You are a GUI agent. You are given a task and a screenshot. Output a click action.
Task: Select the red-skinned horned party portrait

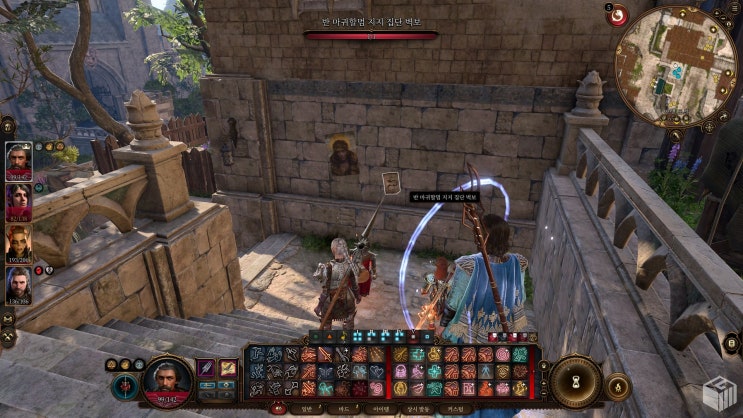18,243
